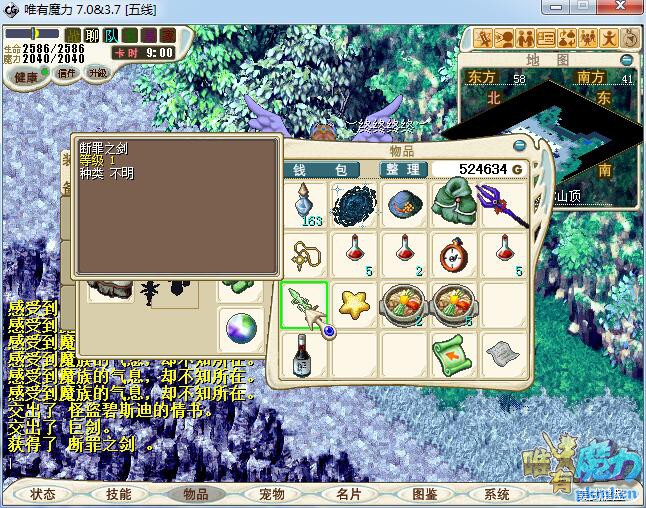Open the 名片 name card menu
Screen dimensions: 646x508
point(348,494)
